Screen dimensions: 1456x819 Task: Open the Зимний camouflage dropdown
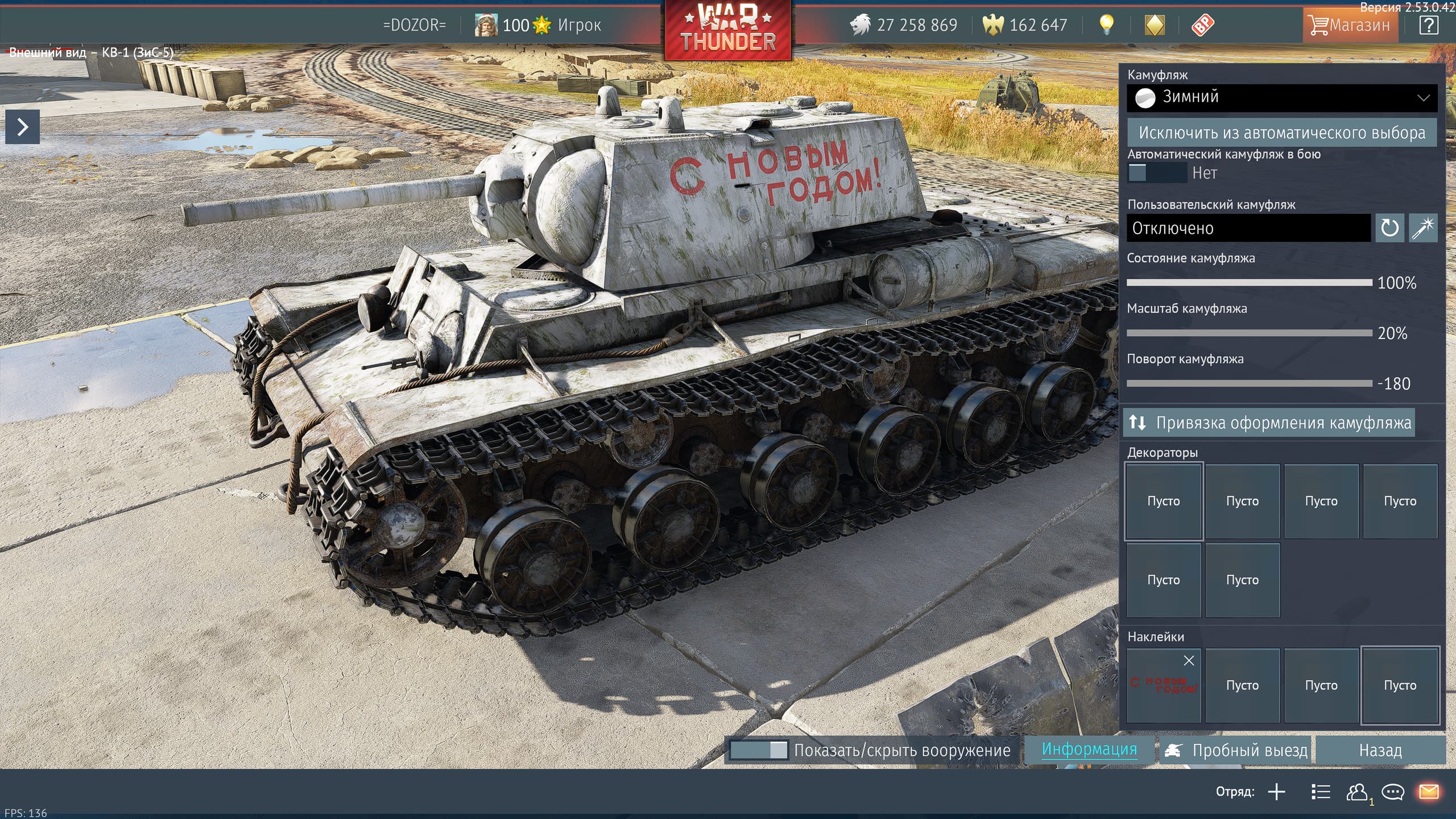click(x=1282, y=98)
